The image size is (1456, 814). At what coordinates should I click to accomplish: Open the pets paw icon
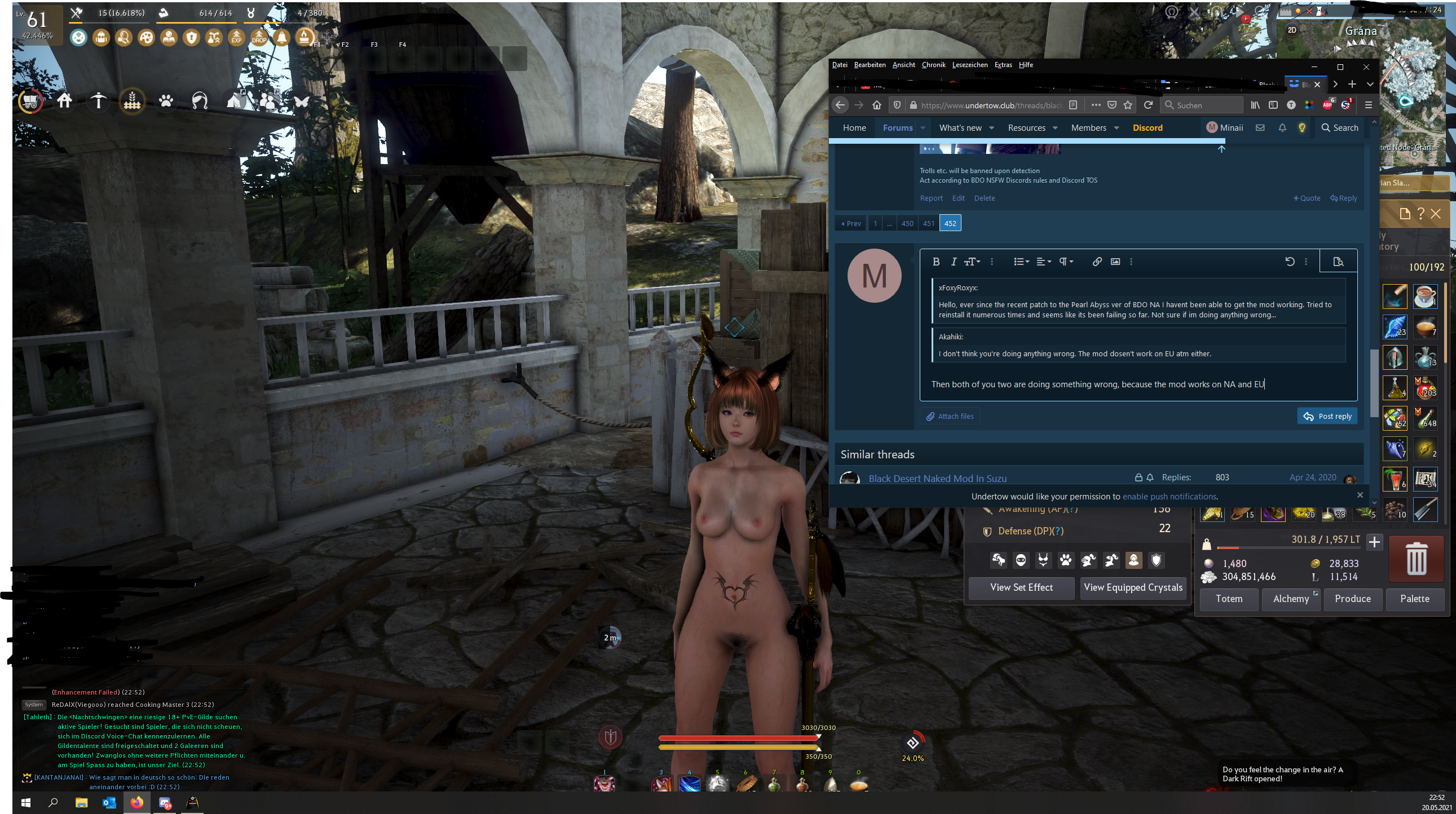166,101
